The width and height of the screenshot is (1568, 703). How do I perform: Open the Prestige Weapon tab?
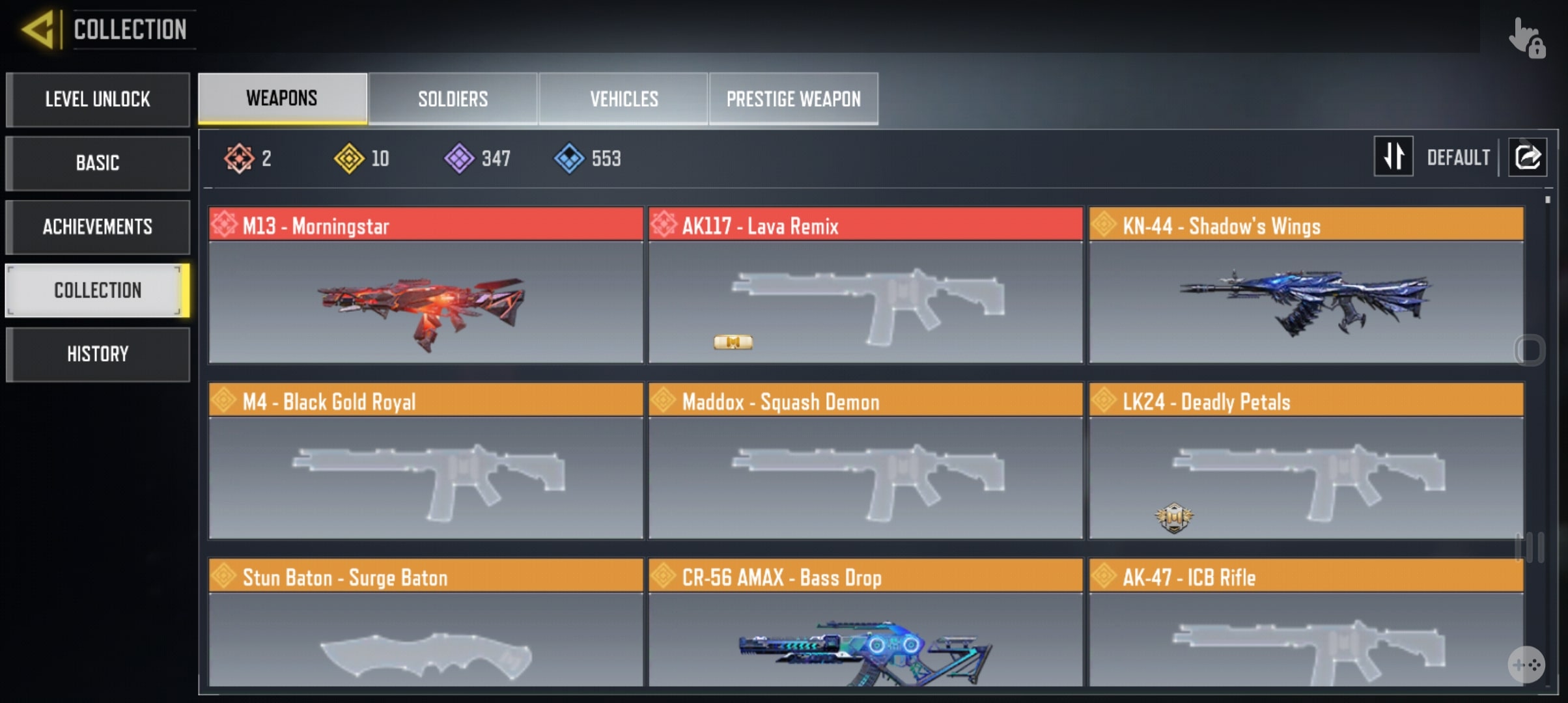(793, 99)
